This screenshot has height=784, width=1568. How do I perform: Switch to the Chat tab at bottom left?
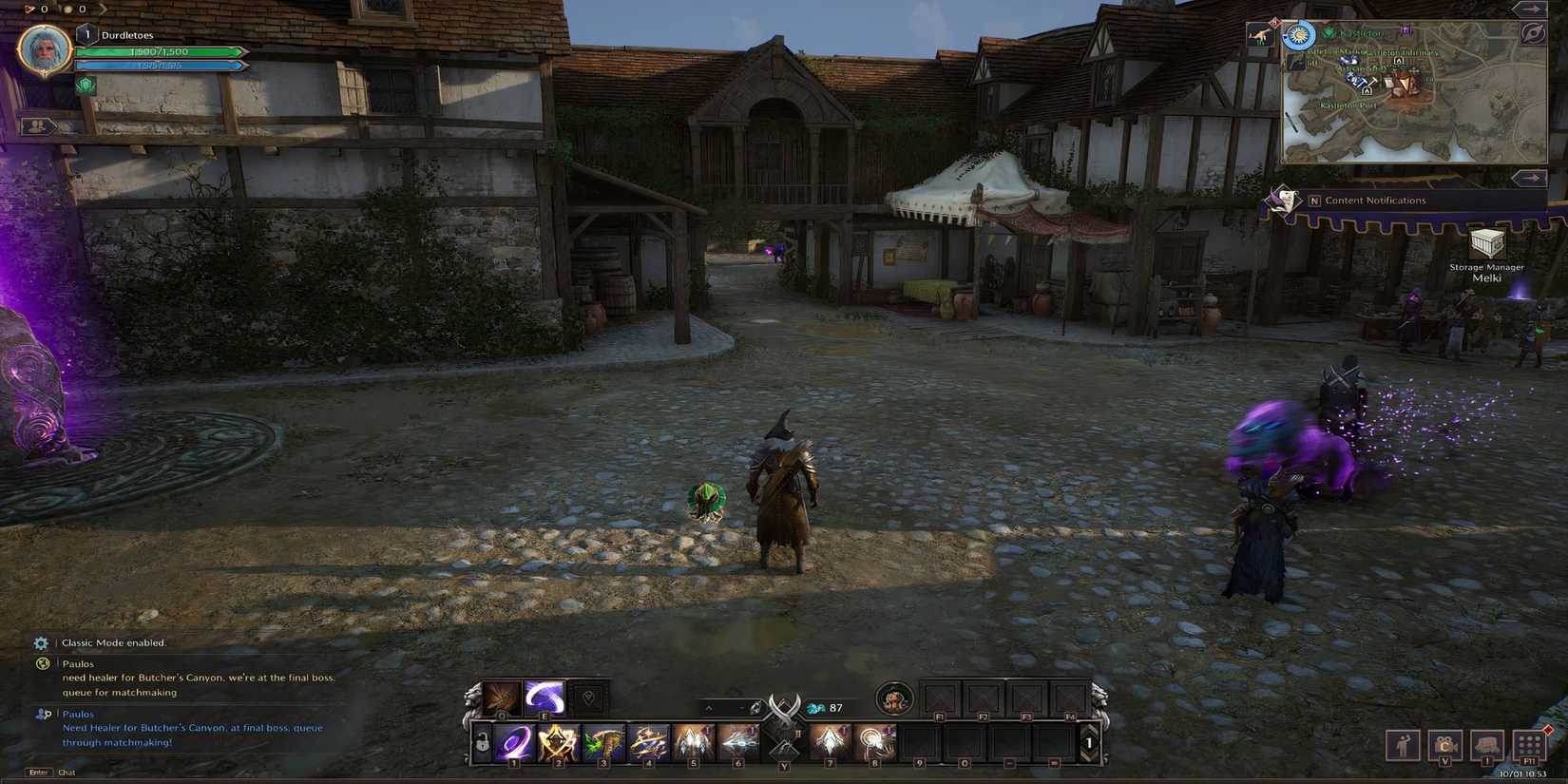67,773
